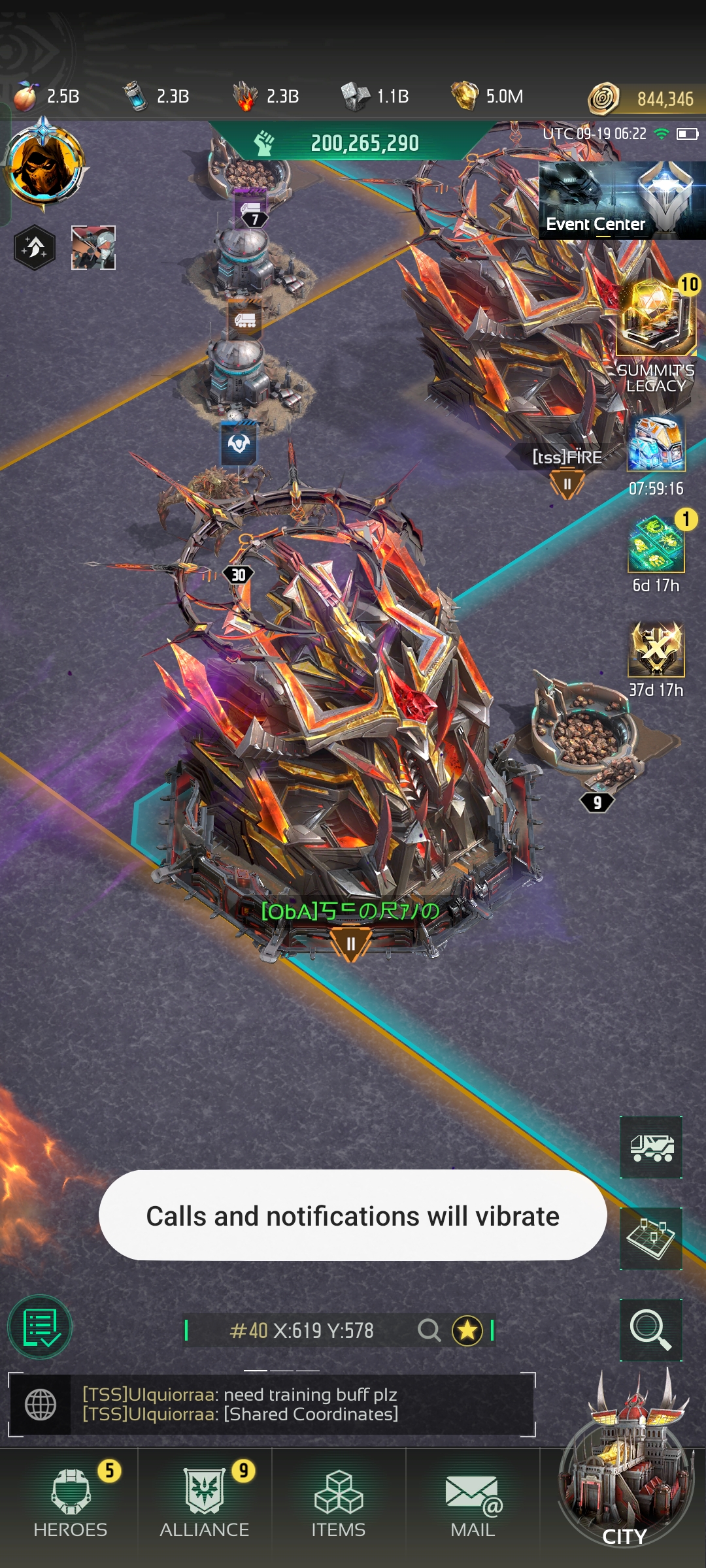This screenshot has height=1568, width=706.
Task: Open the world map grid button
Action: [651, 1238]
